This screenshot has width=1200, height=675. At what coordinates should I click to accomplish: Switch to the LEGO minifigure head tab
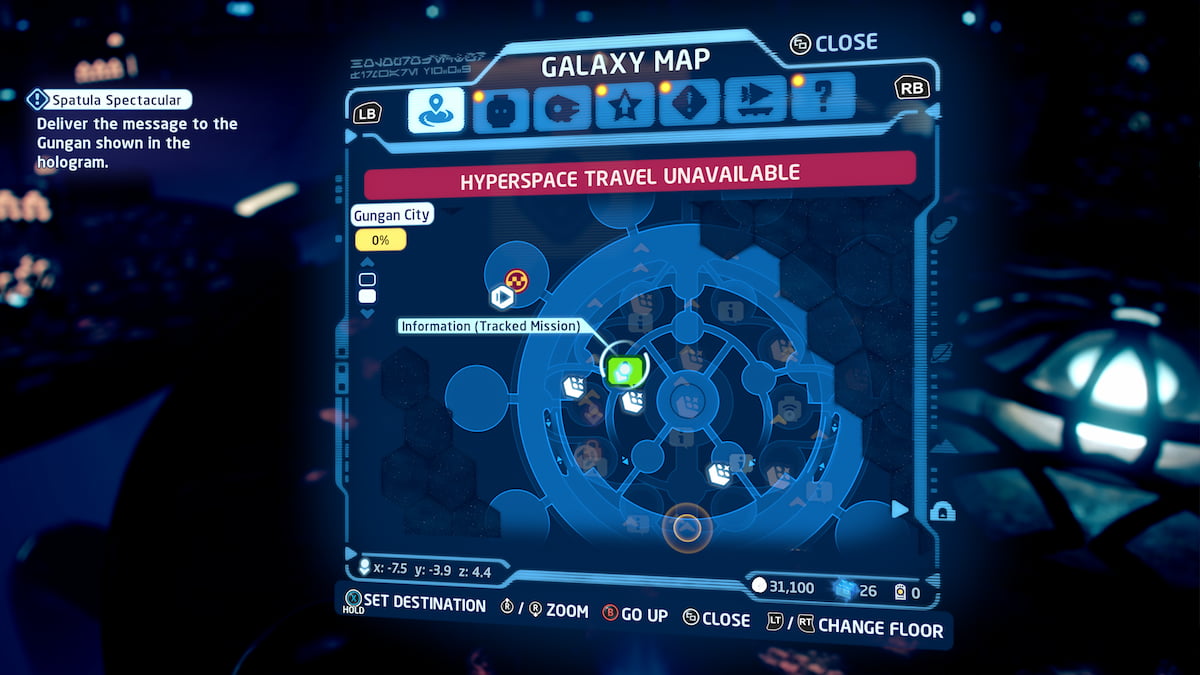[500, 110]
